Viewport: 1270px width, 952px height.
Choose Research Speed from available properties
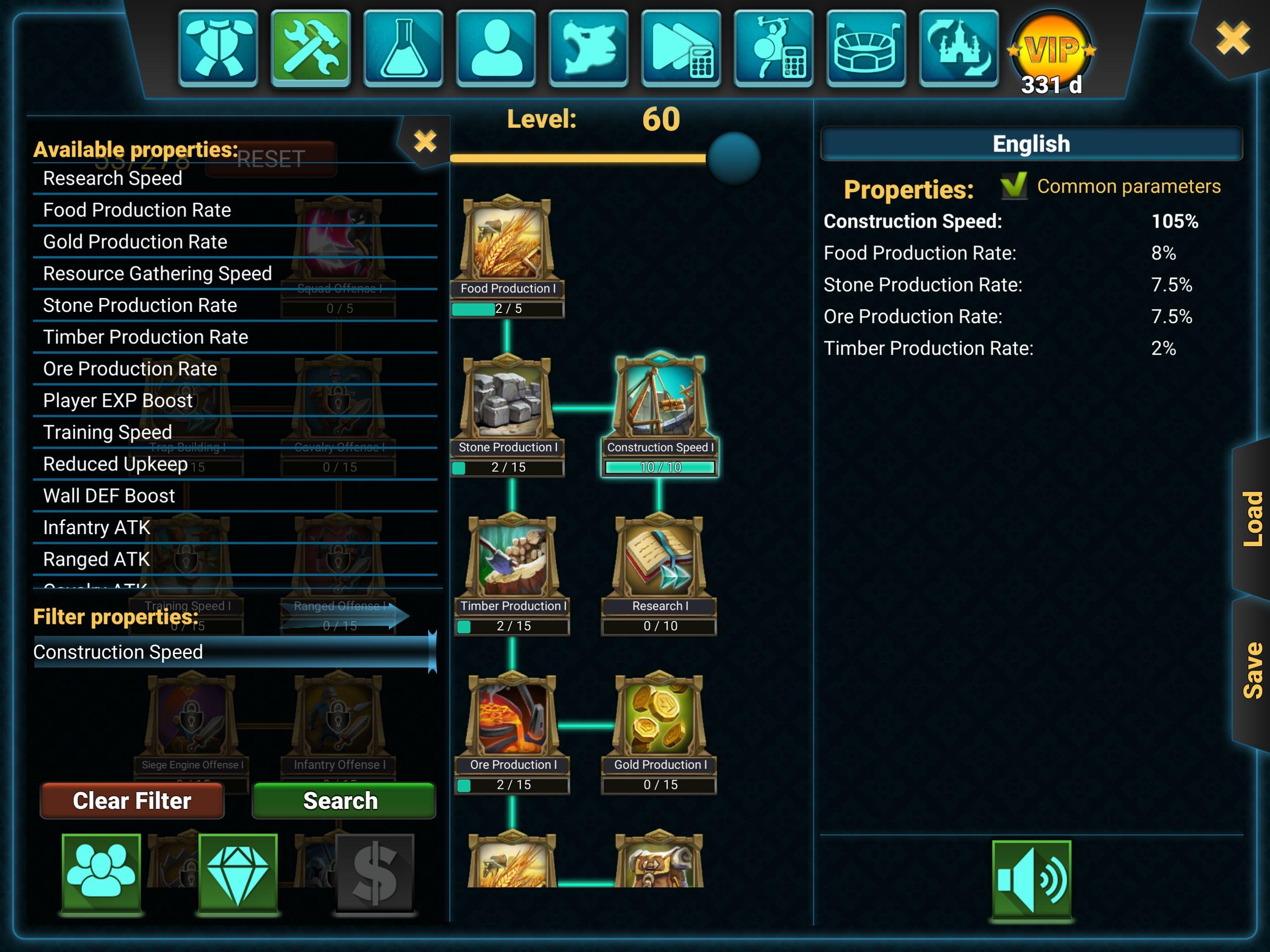(x=112, y=178)
